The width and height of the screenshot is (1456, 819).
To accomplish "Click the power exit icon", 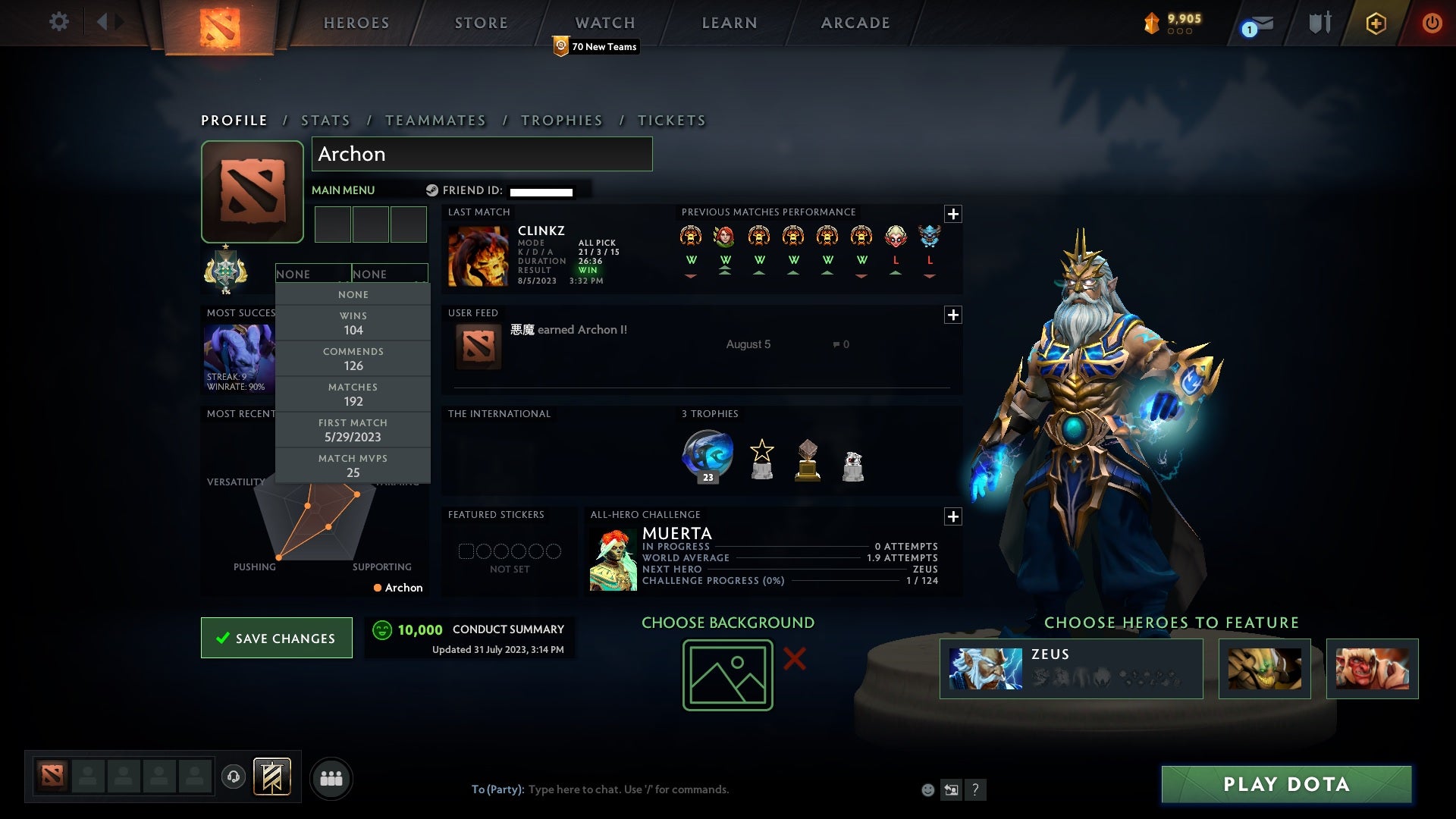I will pos(1432,23).
